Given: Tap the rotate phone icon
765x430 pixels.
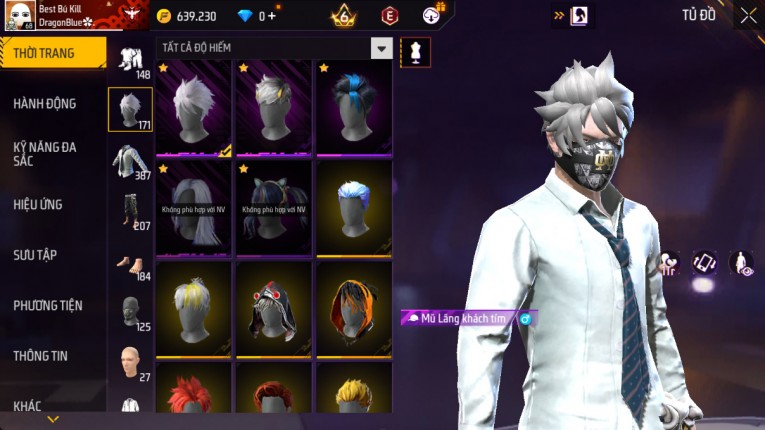Looking at the screenshot, I should click(705, 263).
